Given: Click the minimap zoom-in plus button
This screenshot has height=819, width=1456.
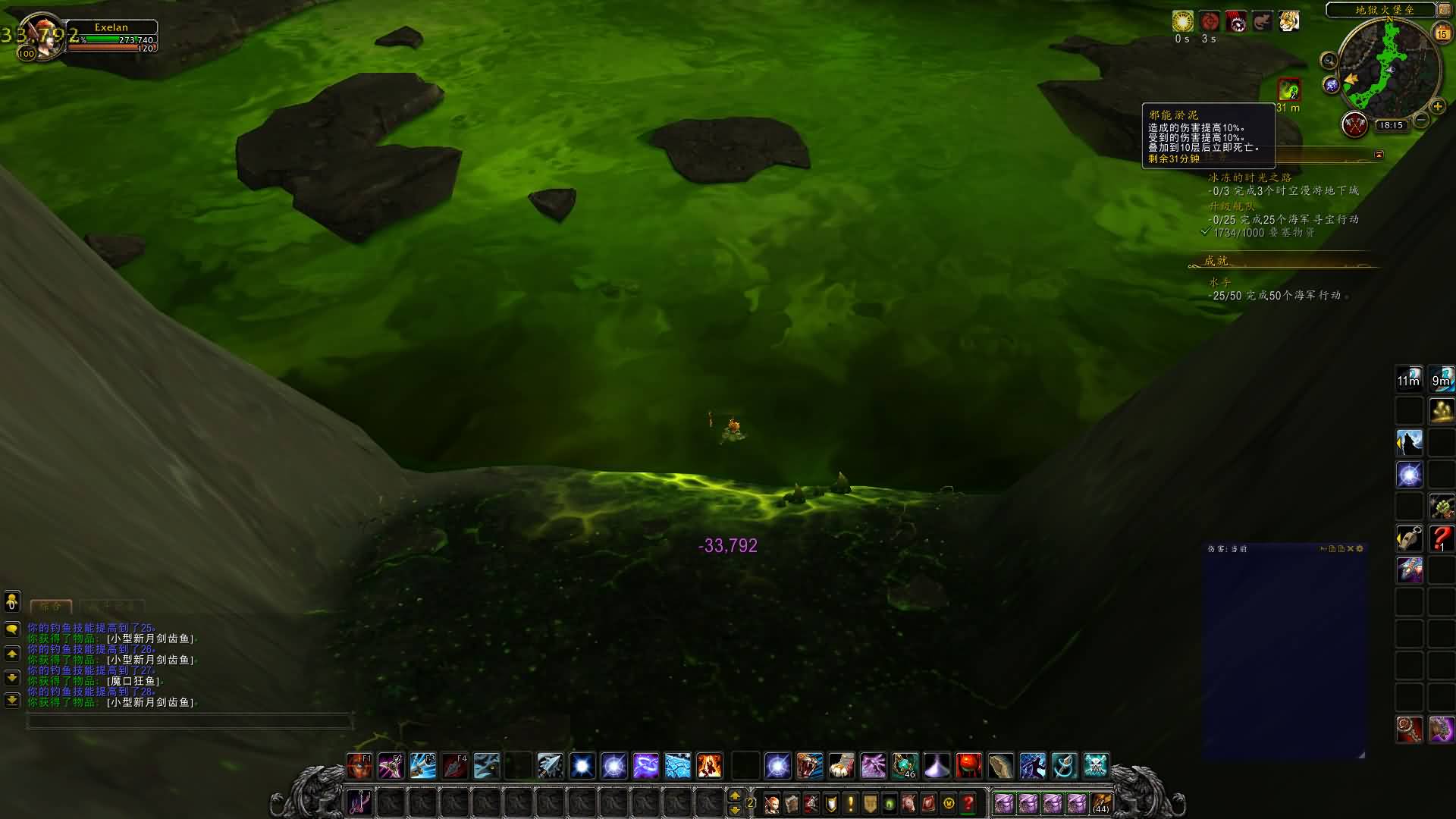Looking at the screenshot, I should click(x=1437, y=107).
